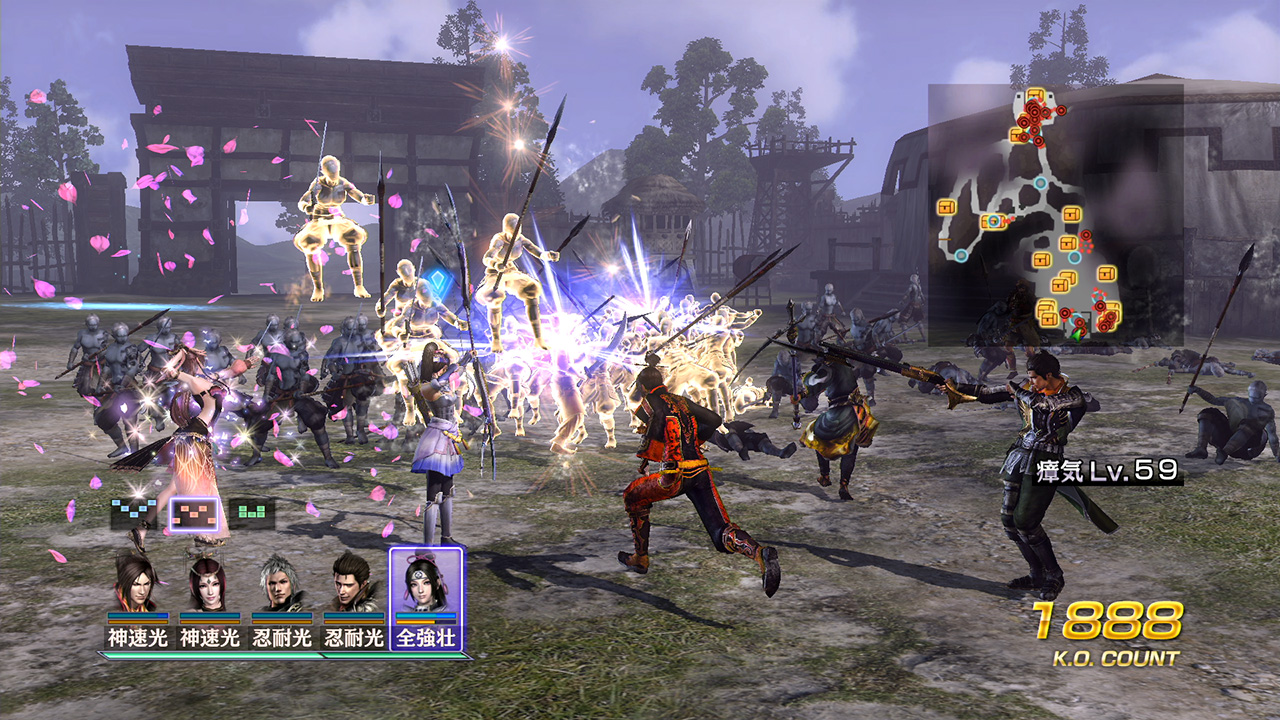Image resolution: width=1280 pixels, height=720 pixels.
Task: Select the blue V-shaped formation icon
Action: 134,514
